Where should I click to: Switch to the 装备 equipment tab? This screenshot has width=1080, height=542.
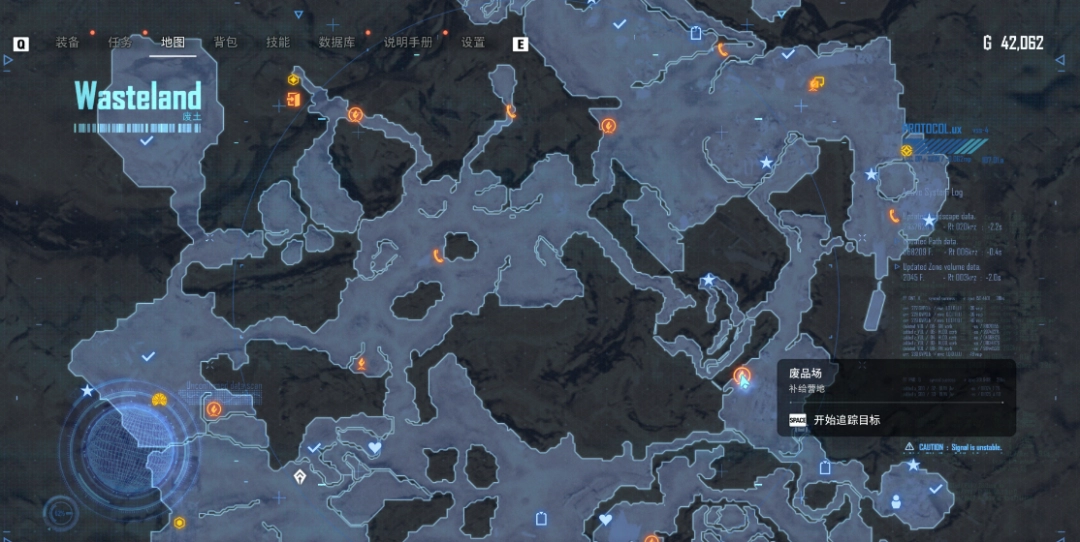(x=68, y=42)
